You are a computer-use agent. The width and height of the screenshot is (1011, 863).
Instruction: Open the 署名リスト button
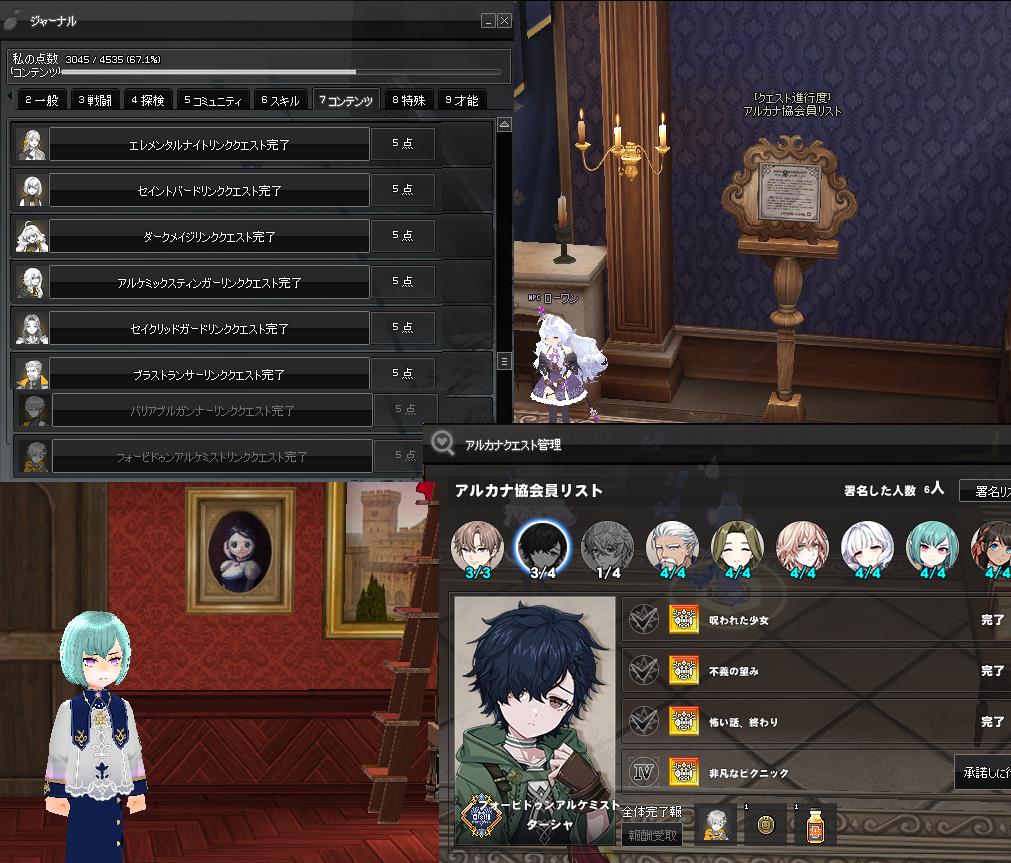tap(987, 491)
